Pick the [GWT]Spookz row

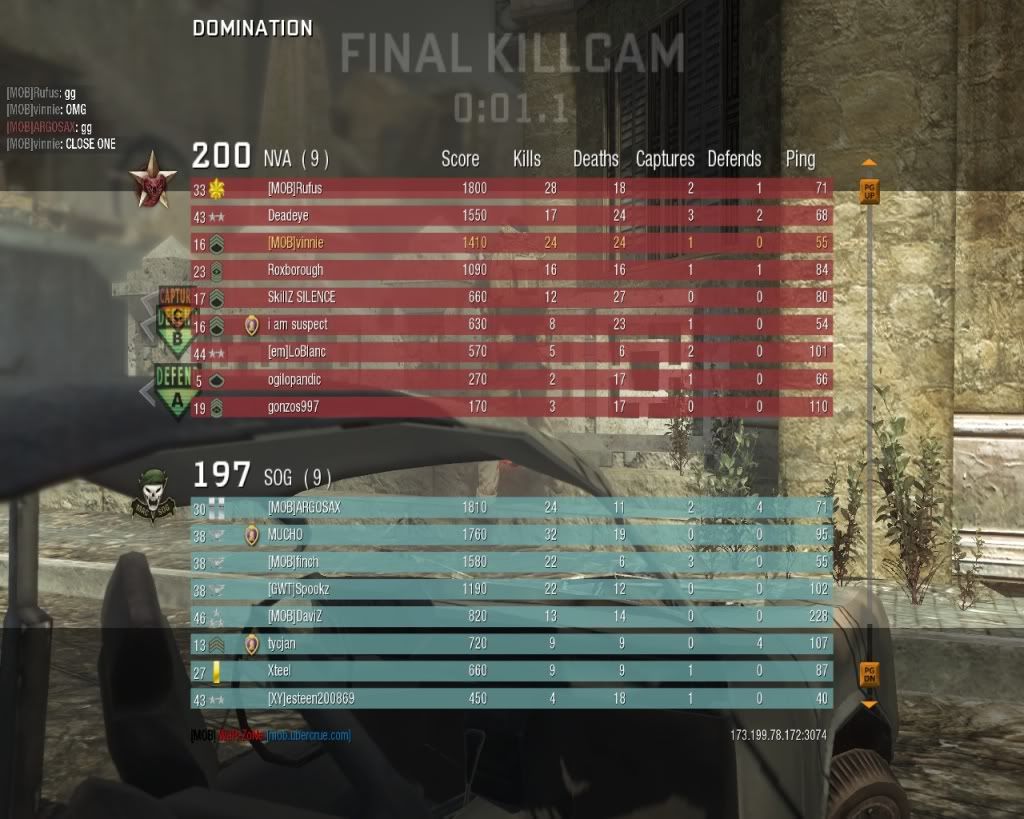tap(511, 590)
